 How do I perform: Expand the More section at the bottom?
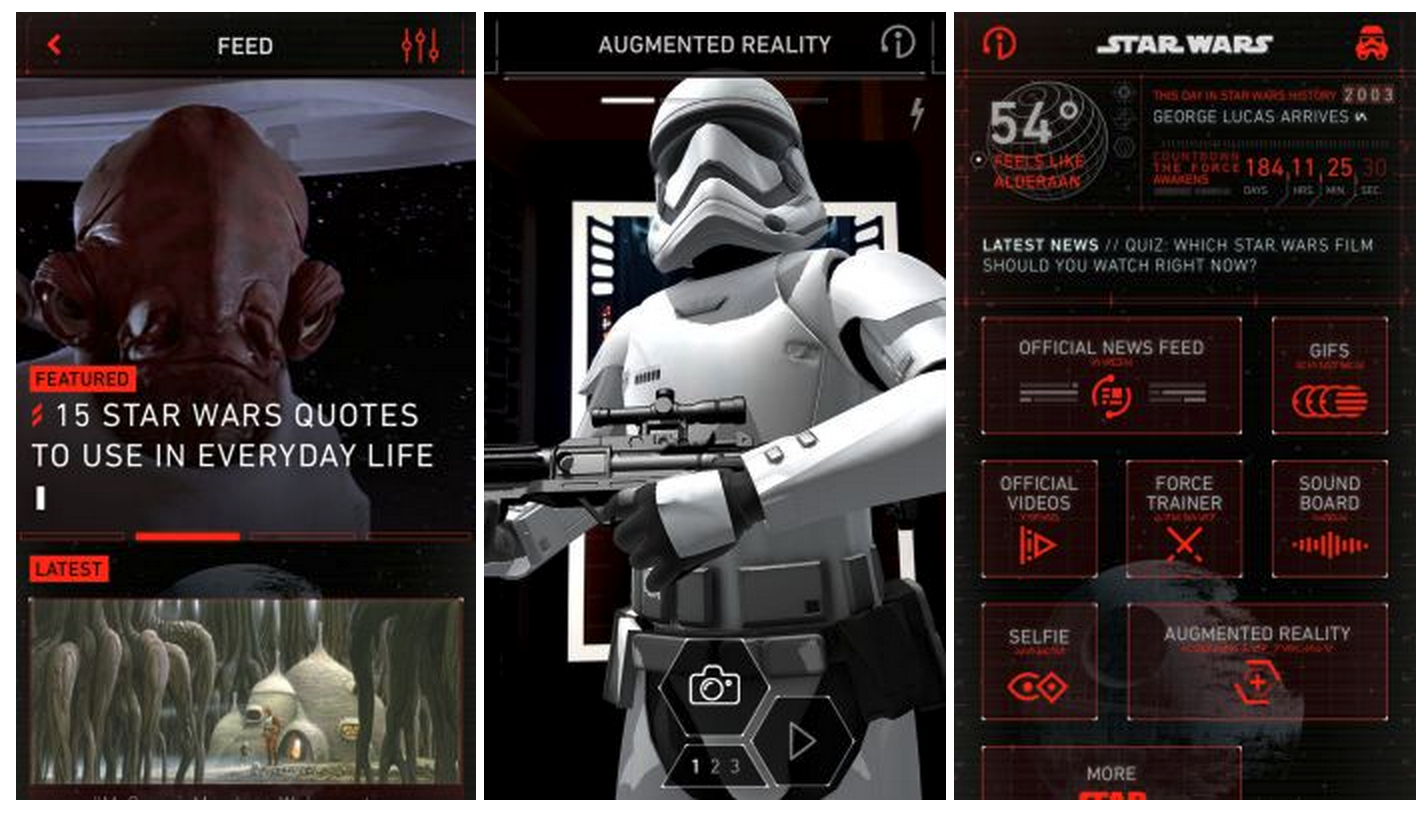pyautogui.click(x=1113, y=774)
